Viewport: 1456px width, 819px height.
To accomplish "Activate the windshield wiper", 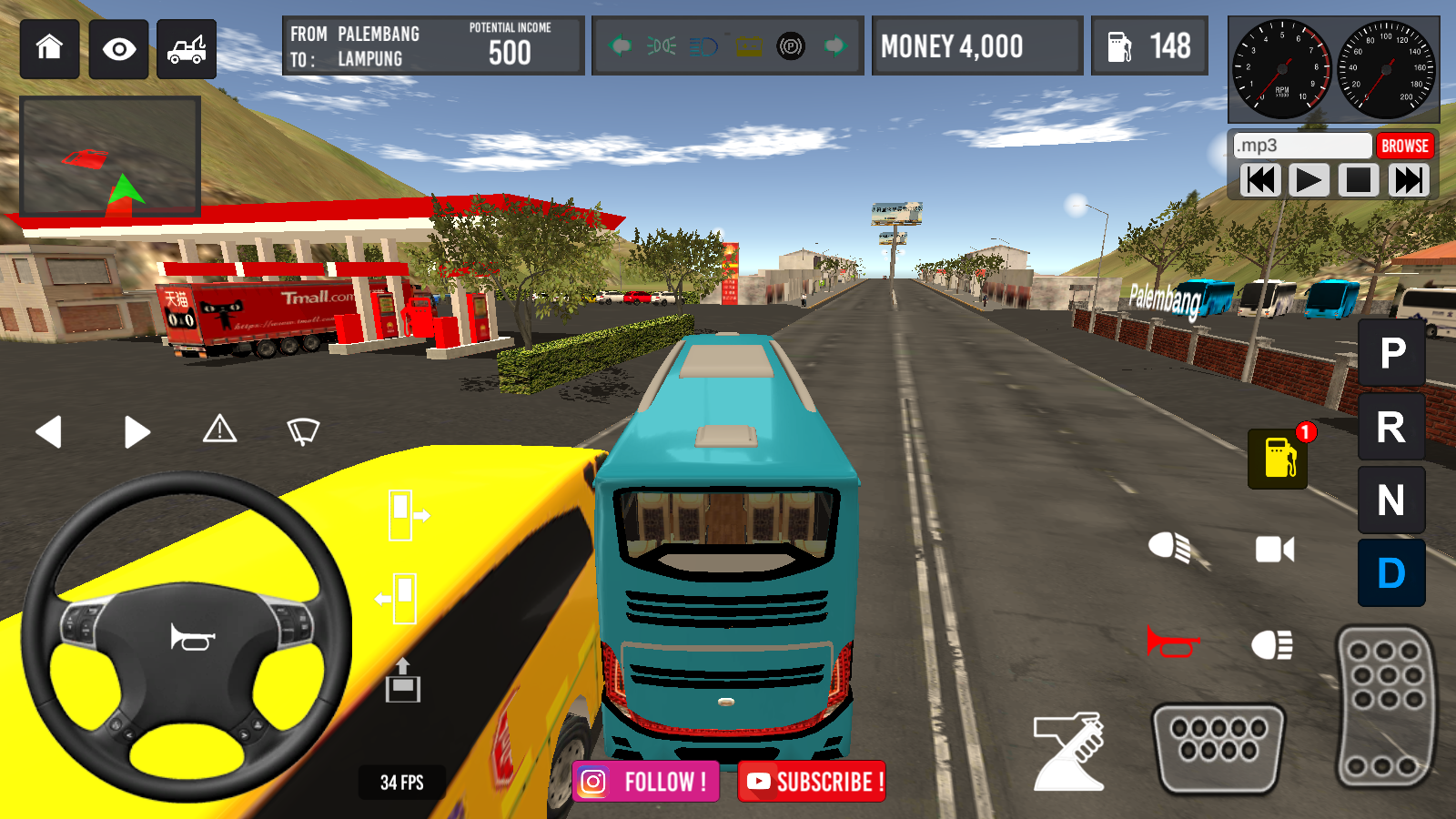I will (303, 430).
